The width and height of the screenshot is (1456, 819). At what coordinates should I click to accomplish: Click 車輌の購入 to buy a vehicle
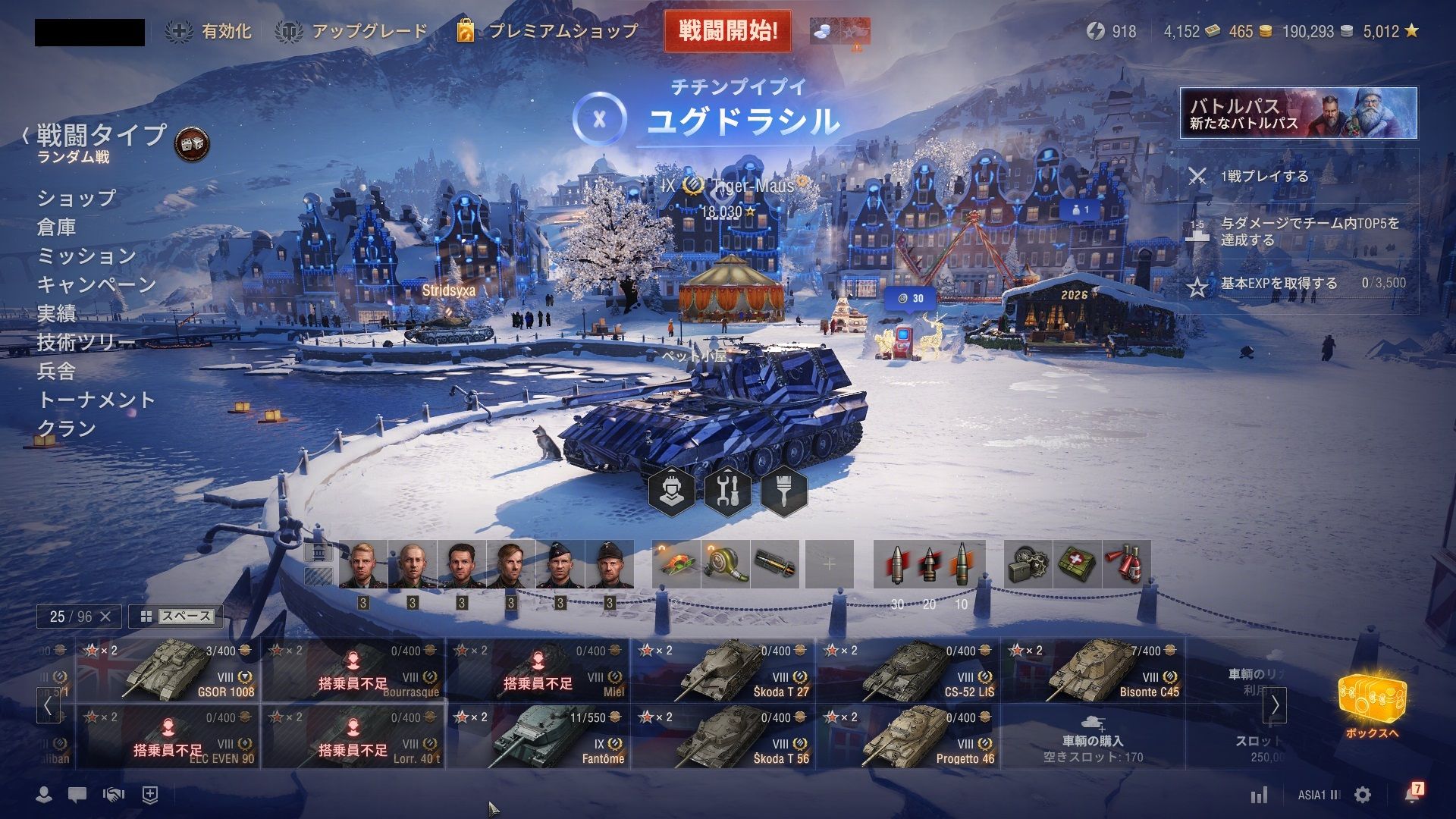pos(1093,742)
